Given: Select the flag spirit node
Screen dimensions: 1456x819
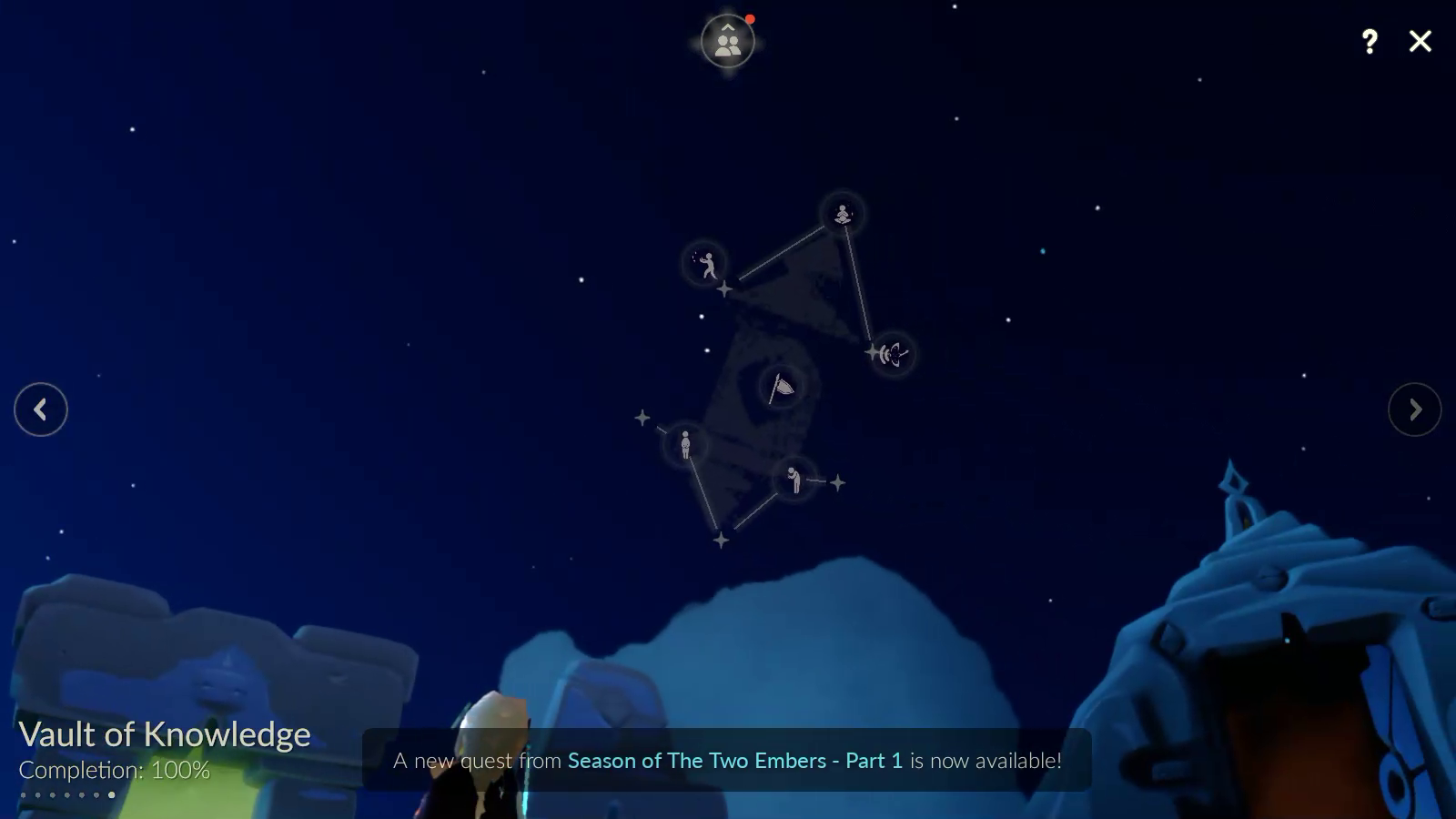Looking at the screenshot, I should coord(781,388).
